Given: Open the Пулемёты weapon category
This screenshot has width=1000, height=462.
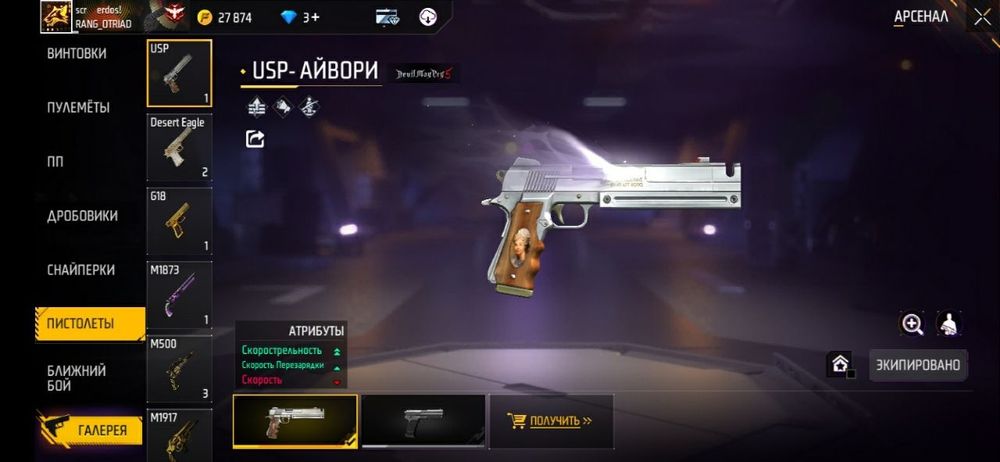Looking at the screenshot, I should [78, 108].
